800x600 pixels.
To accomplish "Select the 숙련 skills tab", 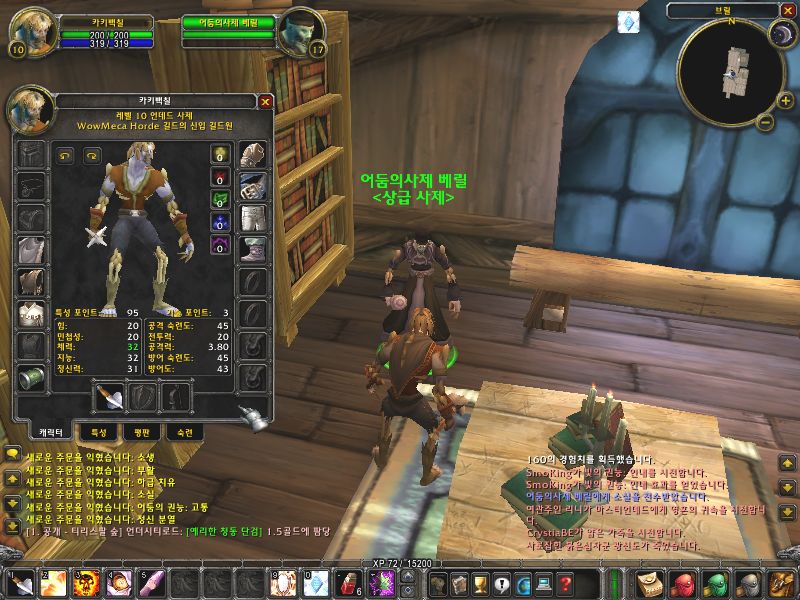I will (188, 432).
